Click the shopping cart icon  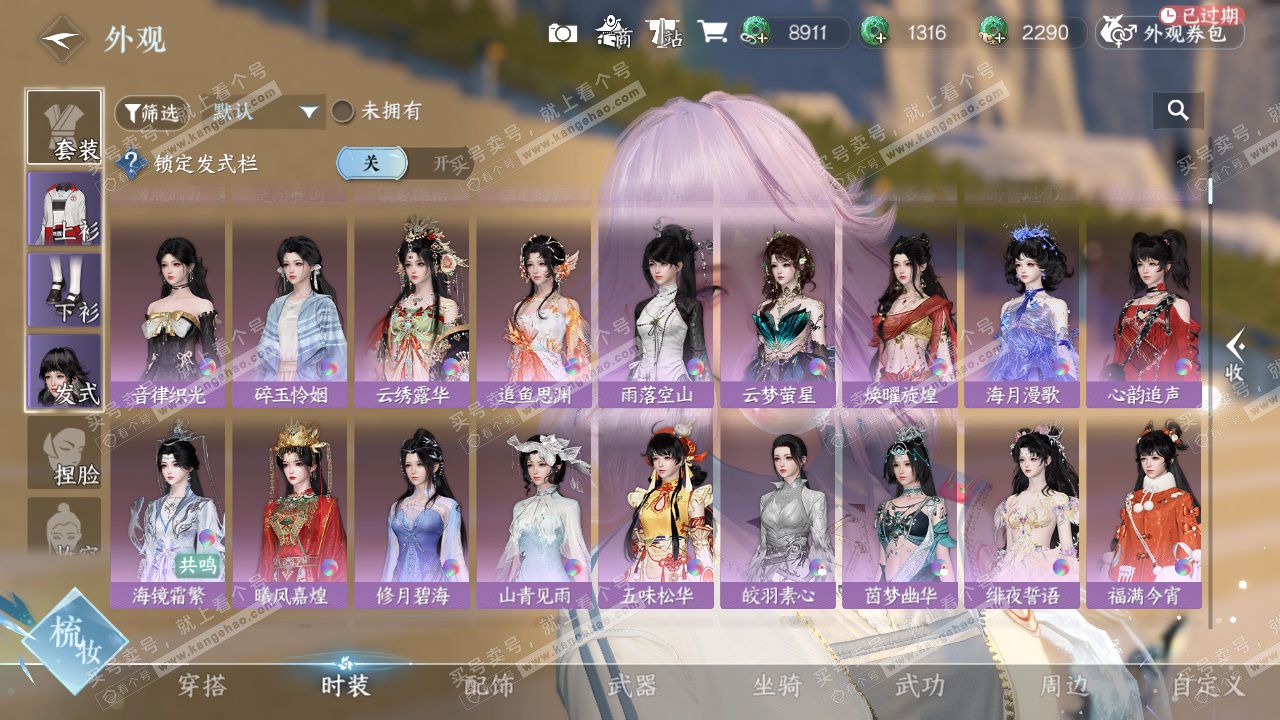pyautogui.click(x=712, y=32)
